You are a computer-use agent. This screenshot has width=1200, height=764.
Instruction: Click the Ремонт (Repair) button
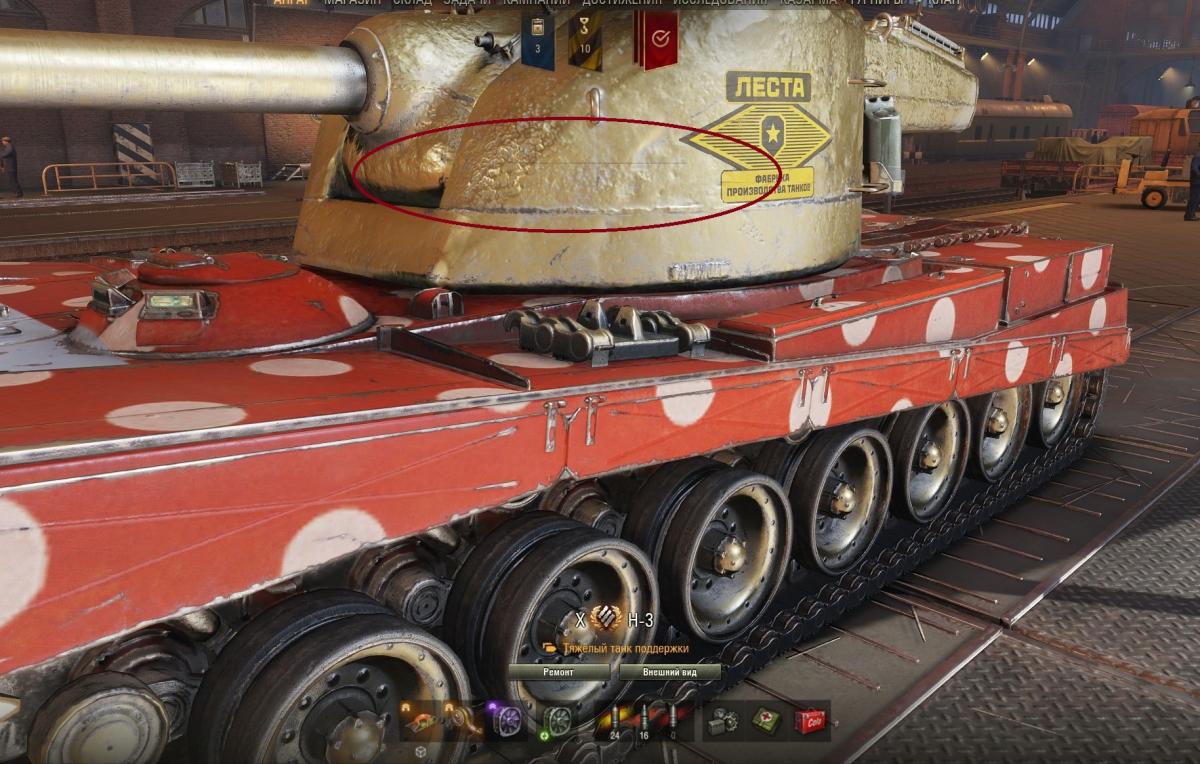pyautogui.click(x=558, y=672)
